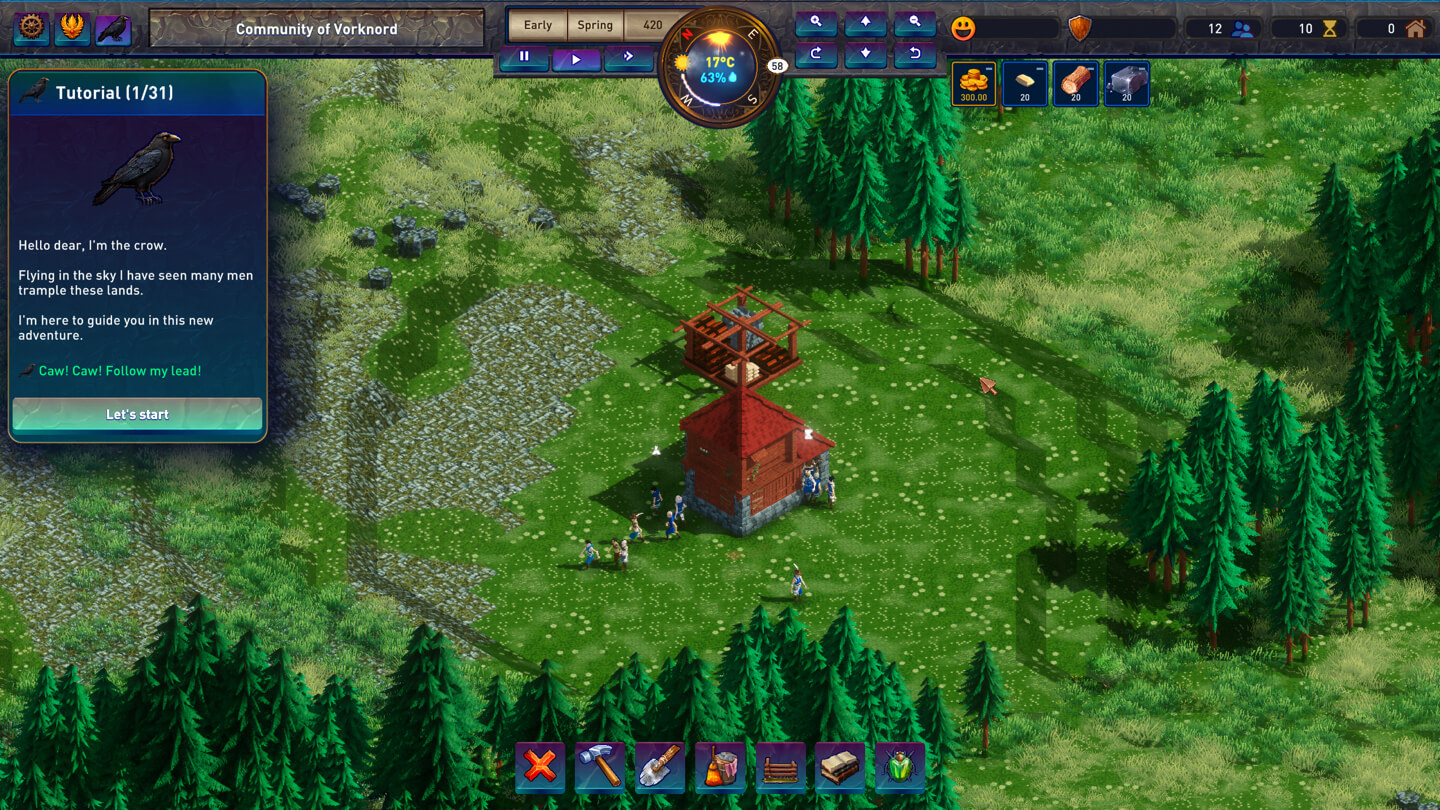Open the settings gear menu

(30, 29)
